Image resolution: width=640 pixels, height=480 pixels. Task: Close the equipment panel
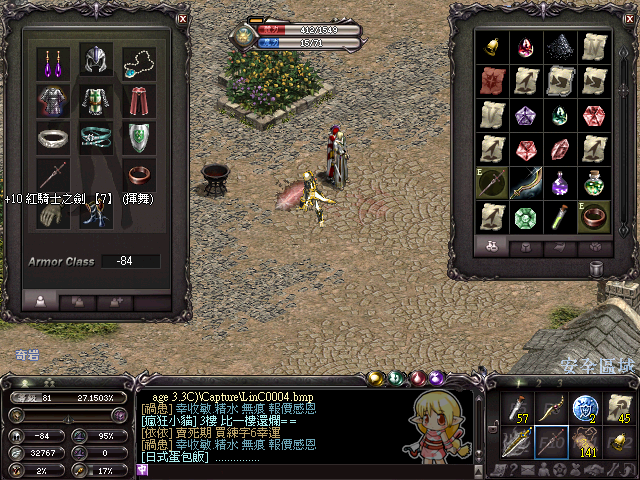(x=182, y=19)
